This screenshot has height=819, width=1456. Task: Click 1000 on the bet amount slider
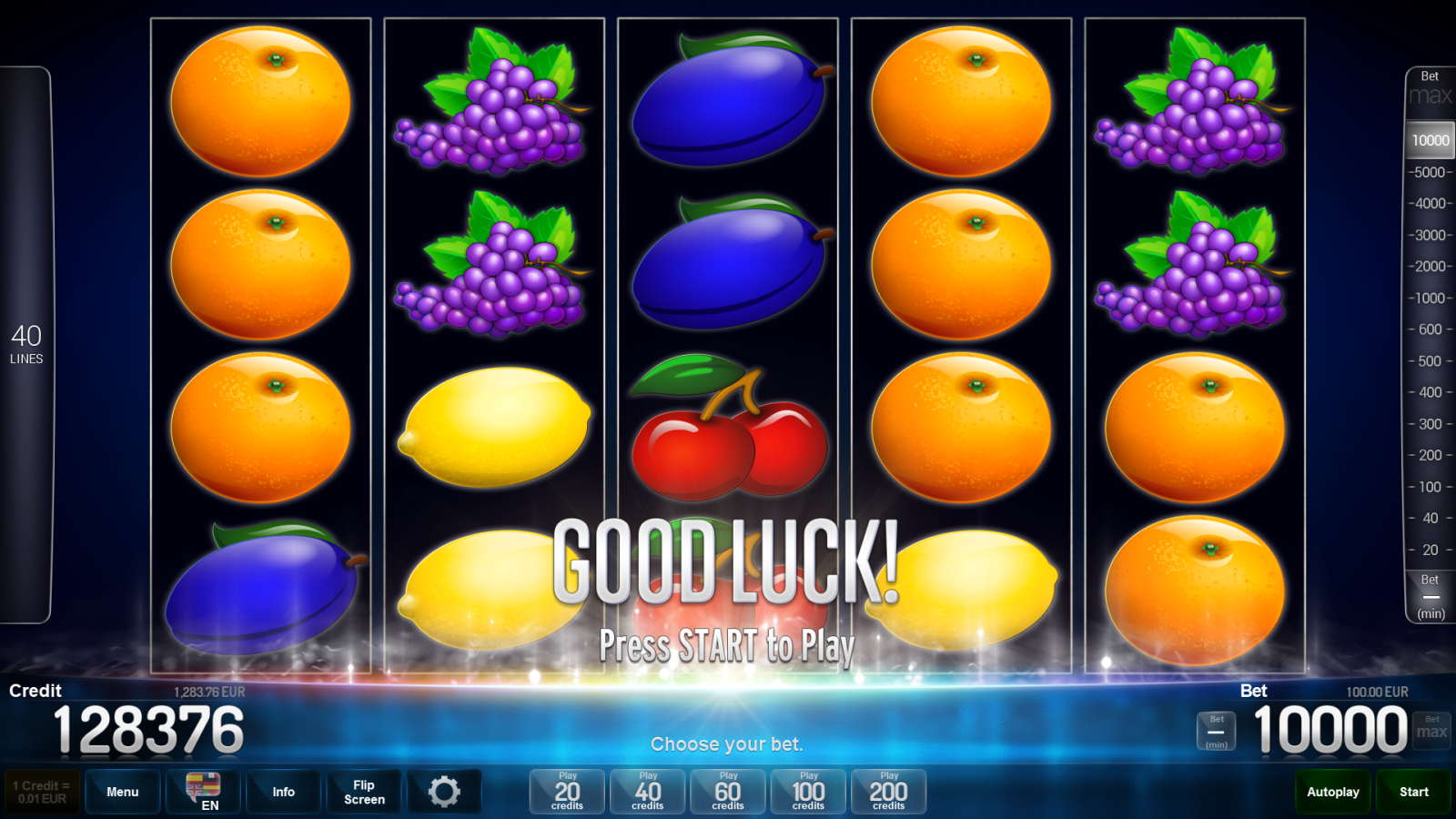point(1430,297)
